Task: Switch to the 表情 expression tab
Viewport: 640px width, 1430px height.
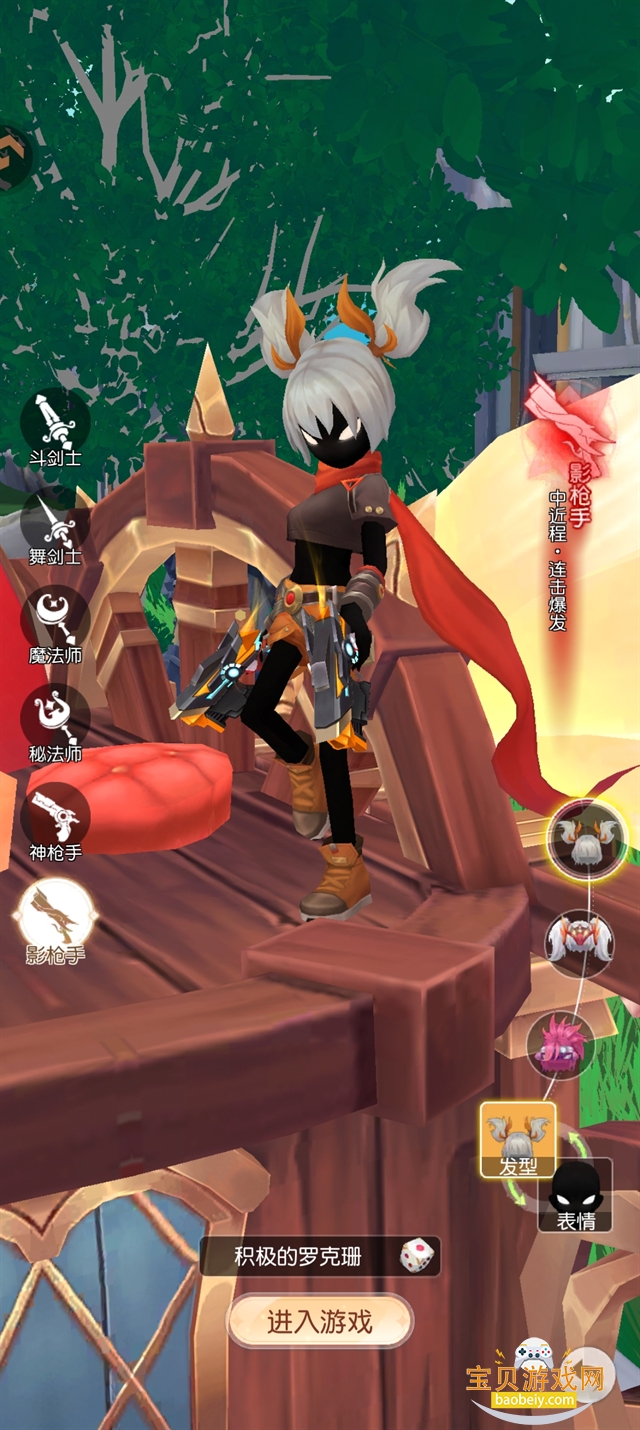Action: 575,1194
